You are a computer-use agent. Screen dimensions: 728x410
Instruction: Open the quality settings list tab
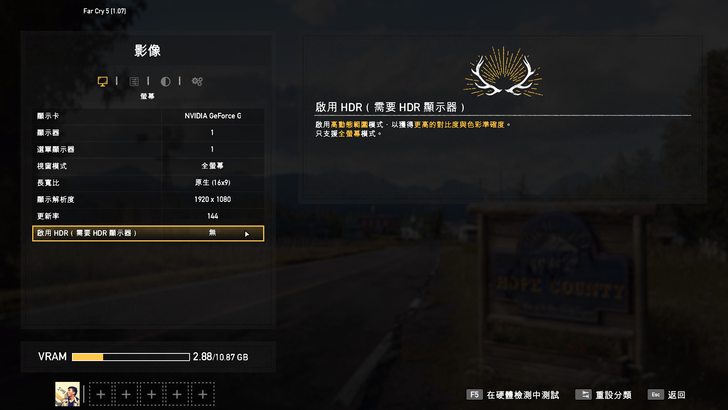(x=134, y=81)
